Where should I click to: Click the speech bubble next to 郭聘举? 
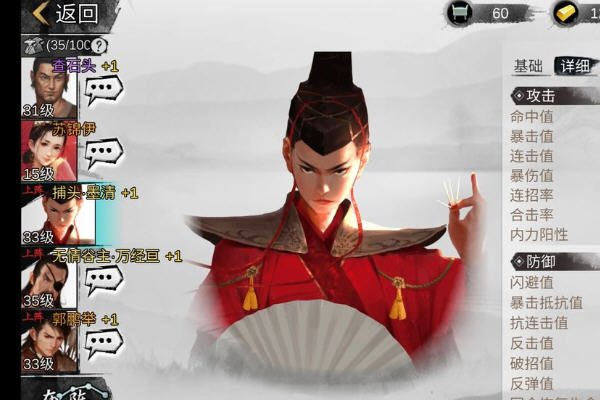point(103,342)
